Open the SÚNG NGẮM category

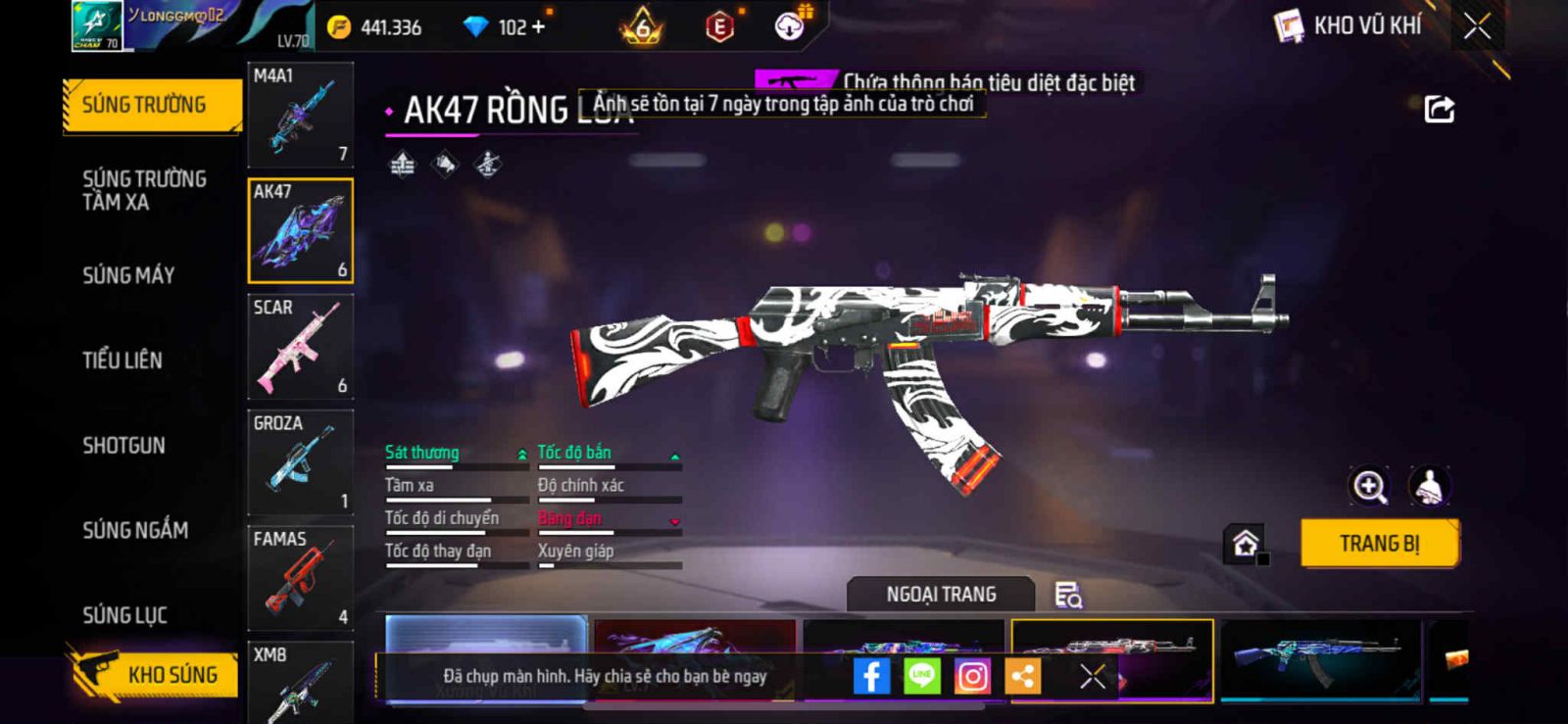135,530
